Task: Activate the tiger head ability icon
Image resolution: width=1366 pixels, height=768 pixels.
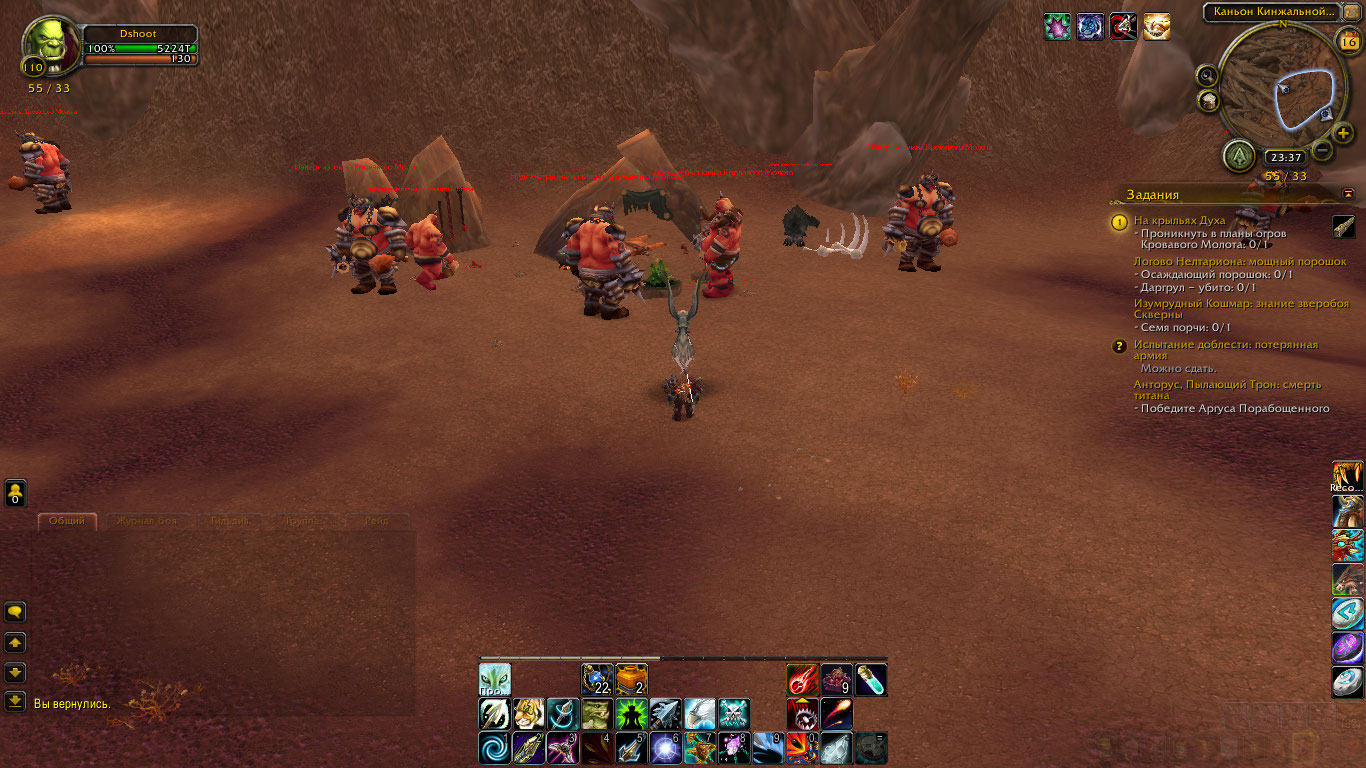Action: (x=528, y=714)
